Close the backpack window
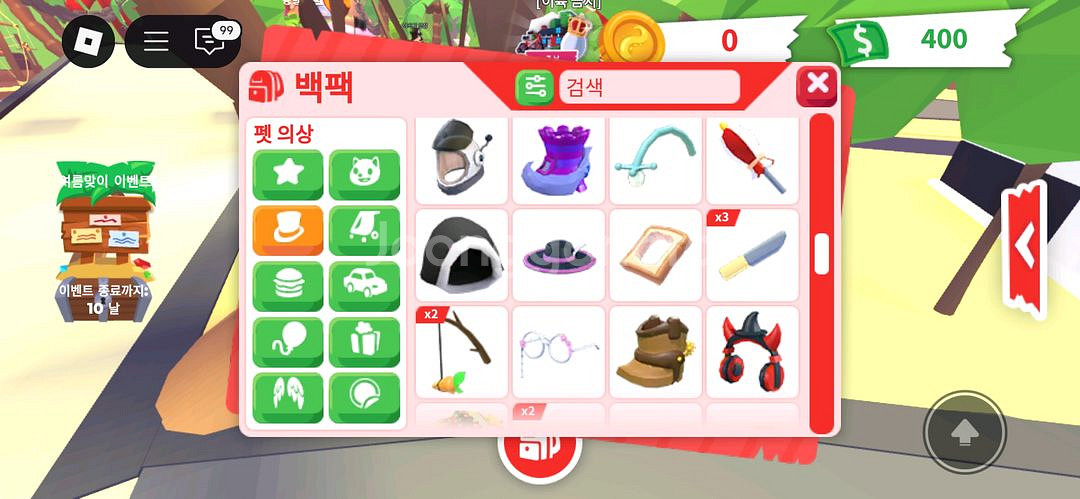Screen dimensions: 1080x499 click(x=817, y=85)
